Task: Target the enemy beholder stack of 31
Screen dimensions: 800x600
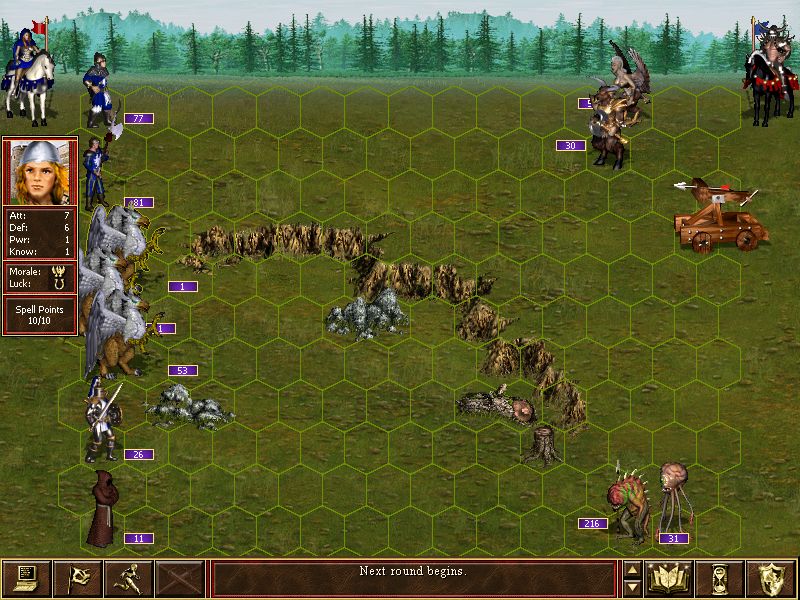Action: (x=675, y=495)
